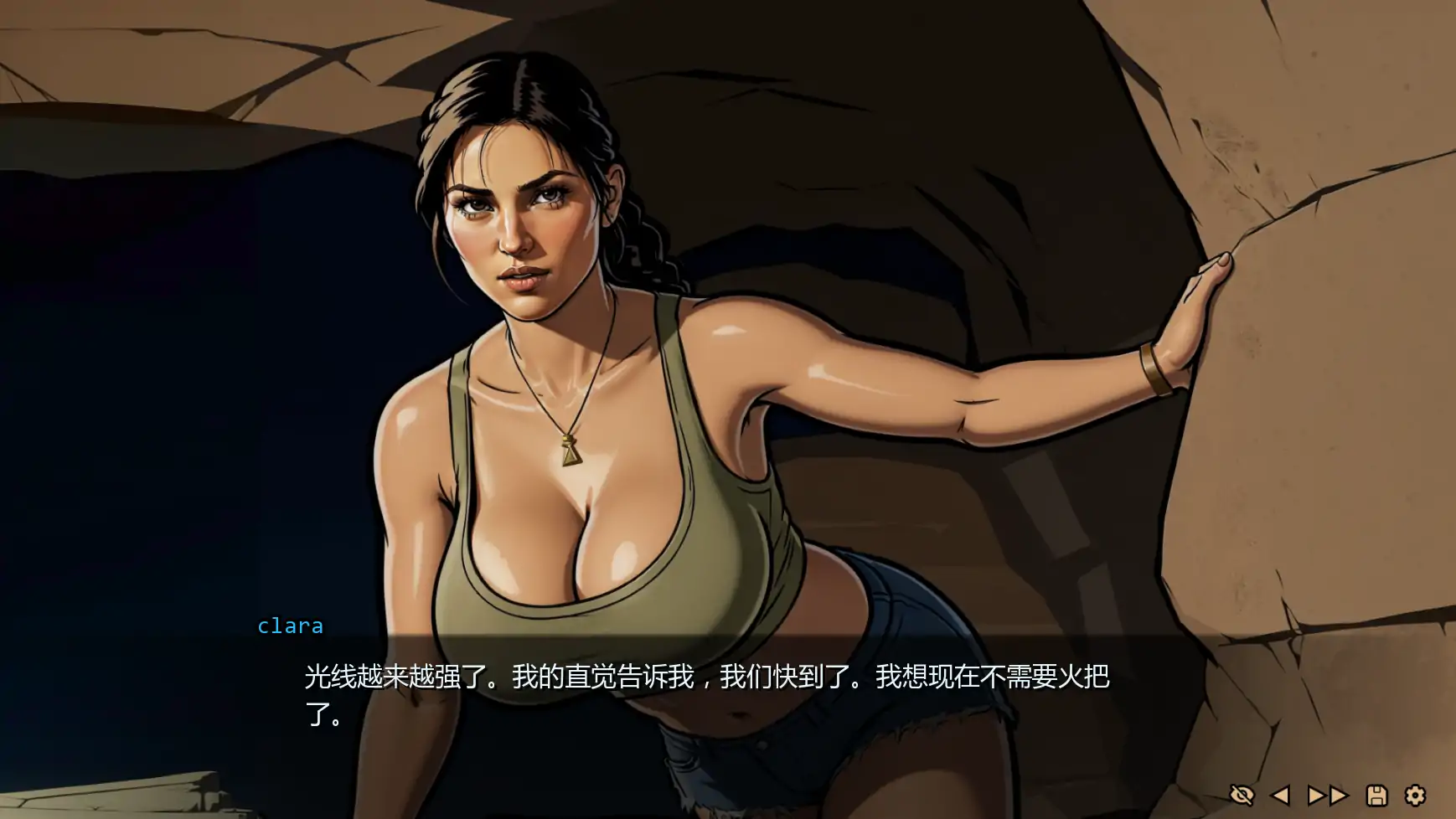The image size is (1456, 819).
Task: Open the save menu via floppy icon
Action: point(1376,795)
